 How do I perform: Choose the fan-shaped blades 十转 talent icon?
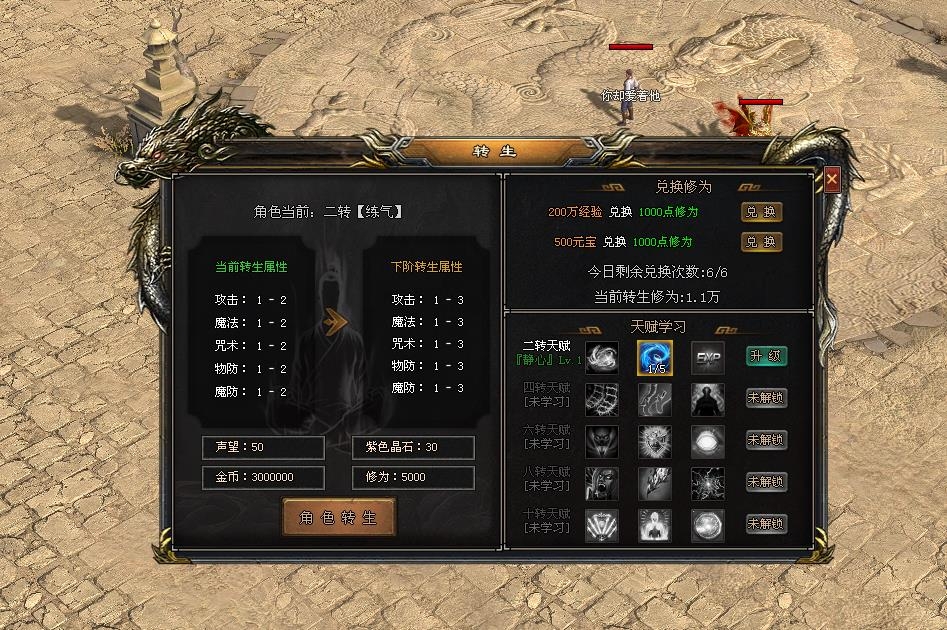coord(601,525)
